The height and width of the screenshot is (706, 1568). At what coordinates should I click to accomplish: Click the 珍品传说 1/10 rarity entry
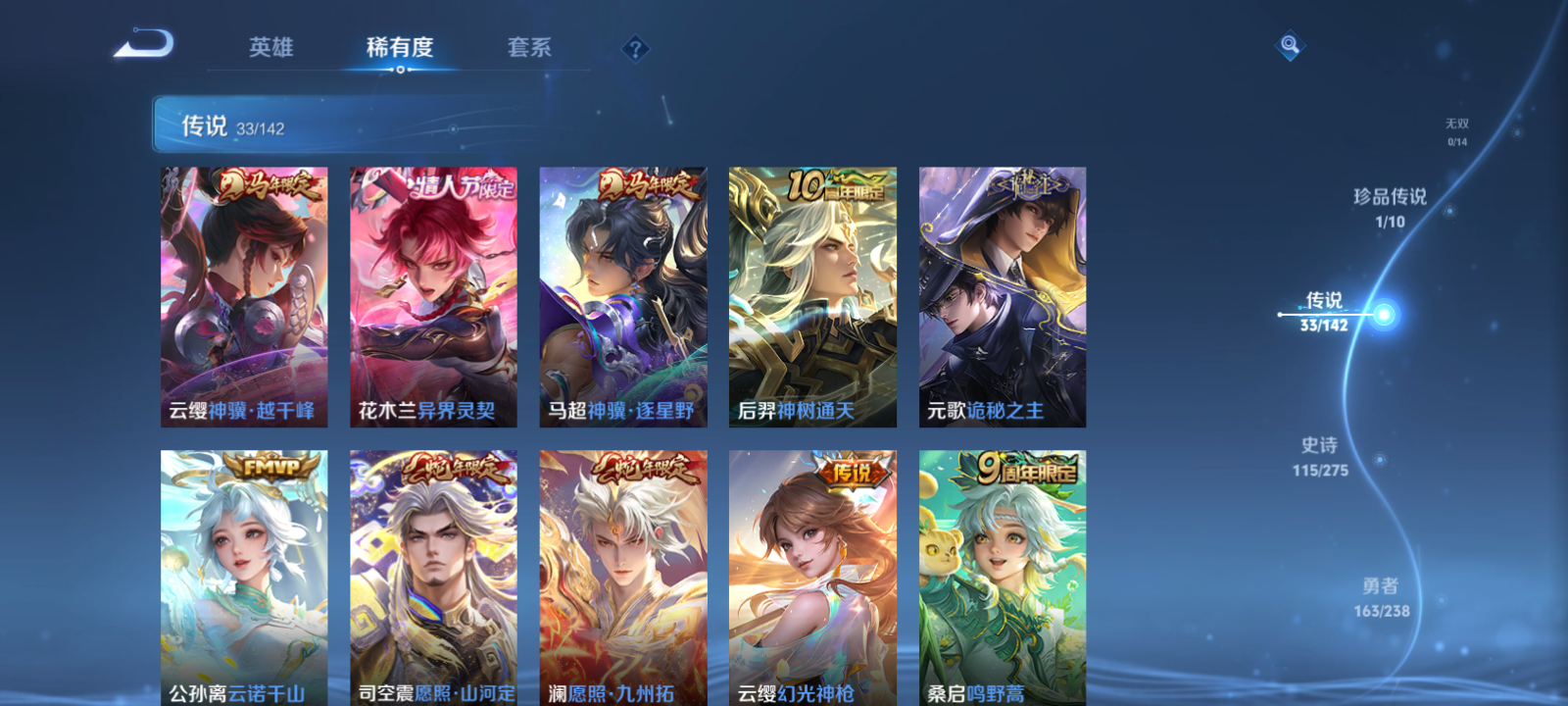click(x=1392, y=205)
